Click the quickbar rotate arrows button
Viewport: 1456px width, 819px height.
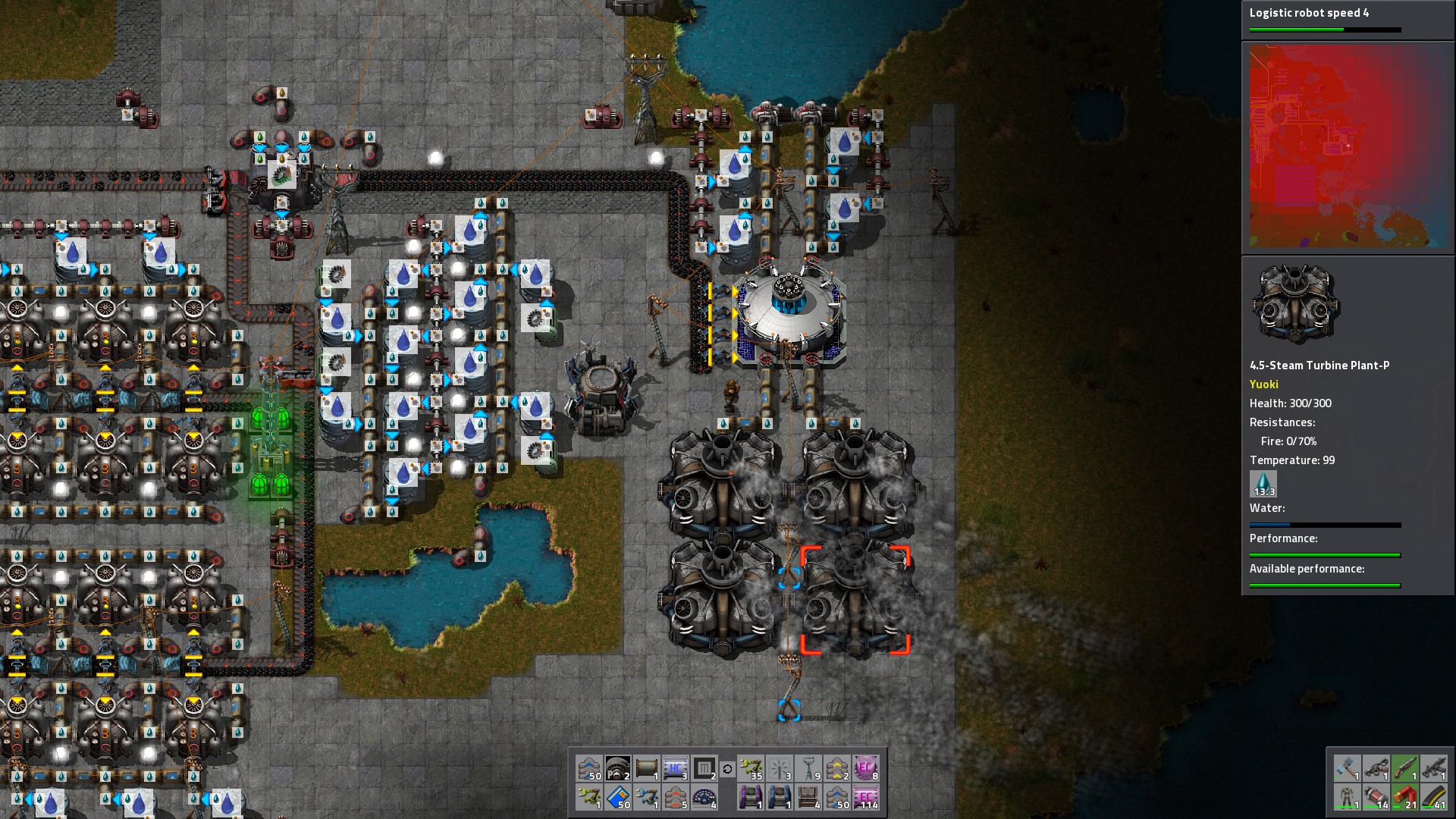pyautogui.click(x=727, y=769)
